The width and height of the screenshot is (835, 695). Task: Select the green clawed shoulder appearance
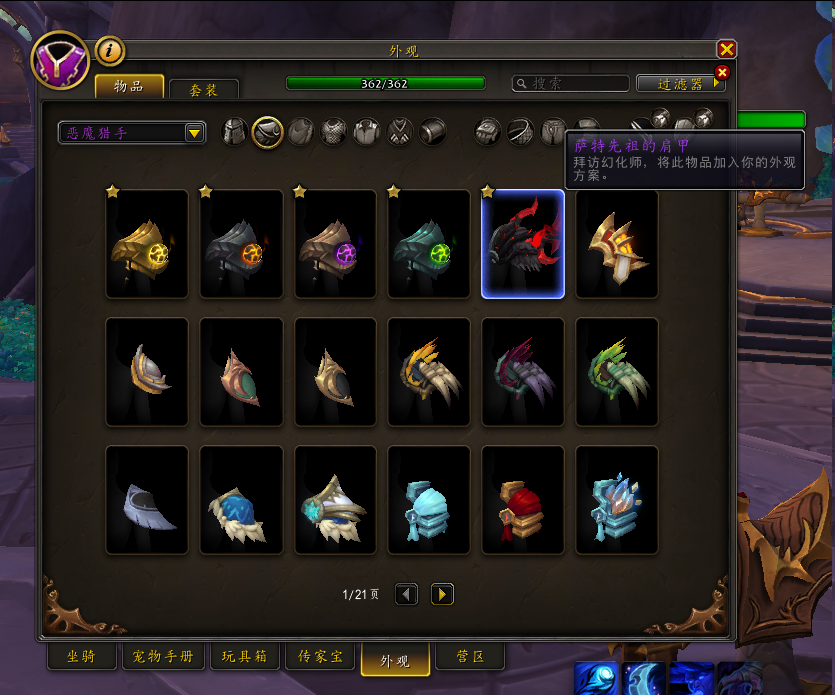click(x=617, y=372)
